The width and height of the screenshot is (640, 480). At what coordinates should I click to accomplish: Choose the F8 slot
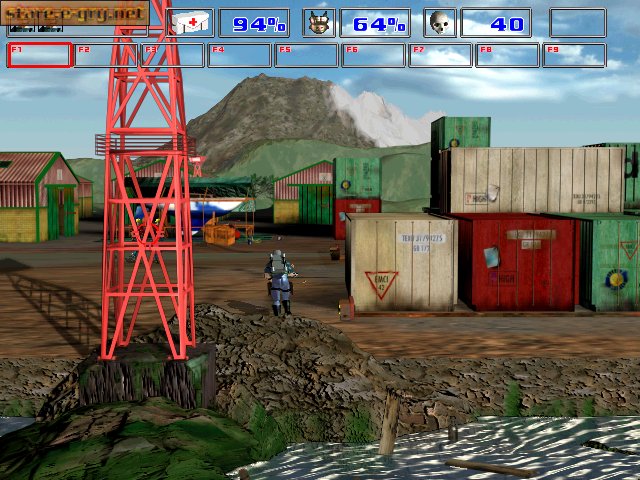[507, 55]
